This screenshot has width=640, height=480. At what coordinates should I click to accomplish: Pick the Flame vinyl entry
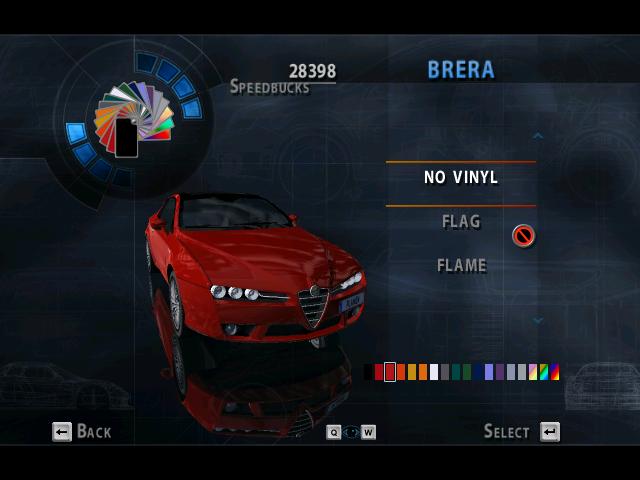pos(461,265)
